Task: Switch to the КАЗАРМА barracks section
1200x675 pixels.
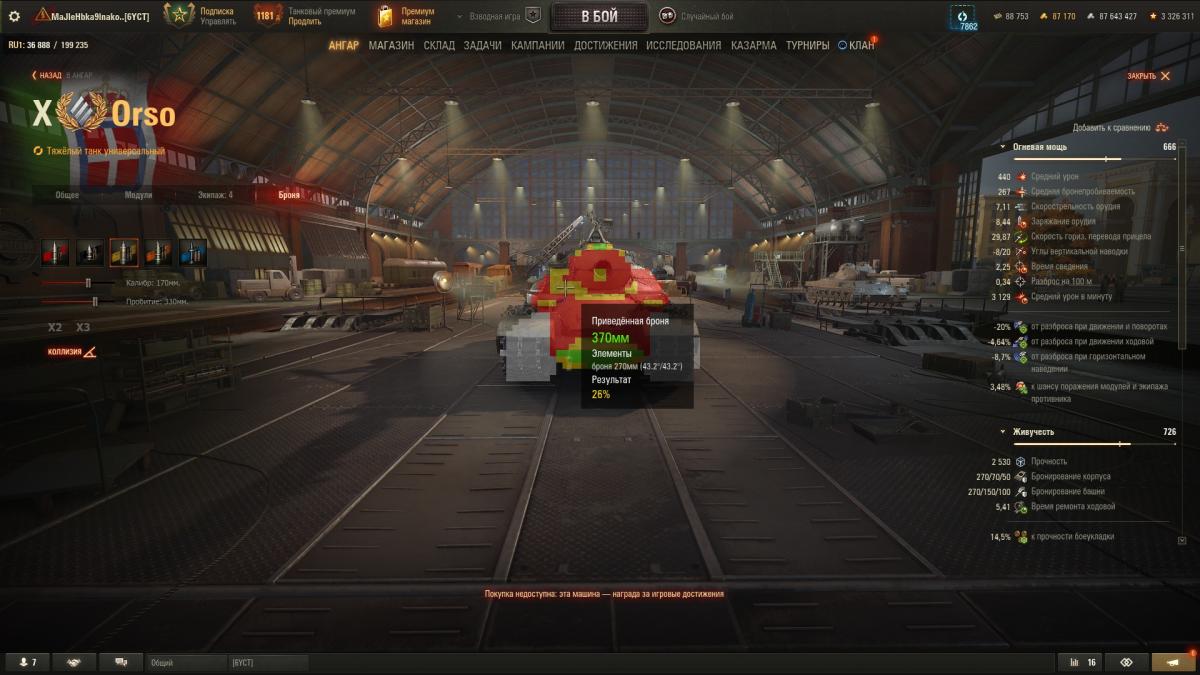Action: pyautogui.click(x=753, y=46)
